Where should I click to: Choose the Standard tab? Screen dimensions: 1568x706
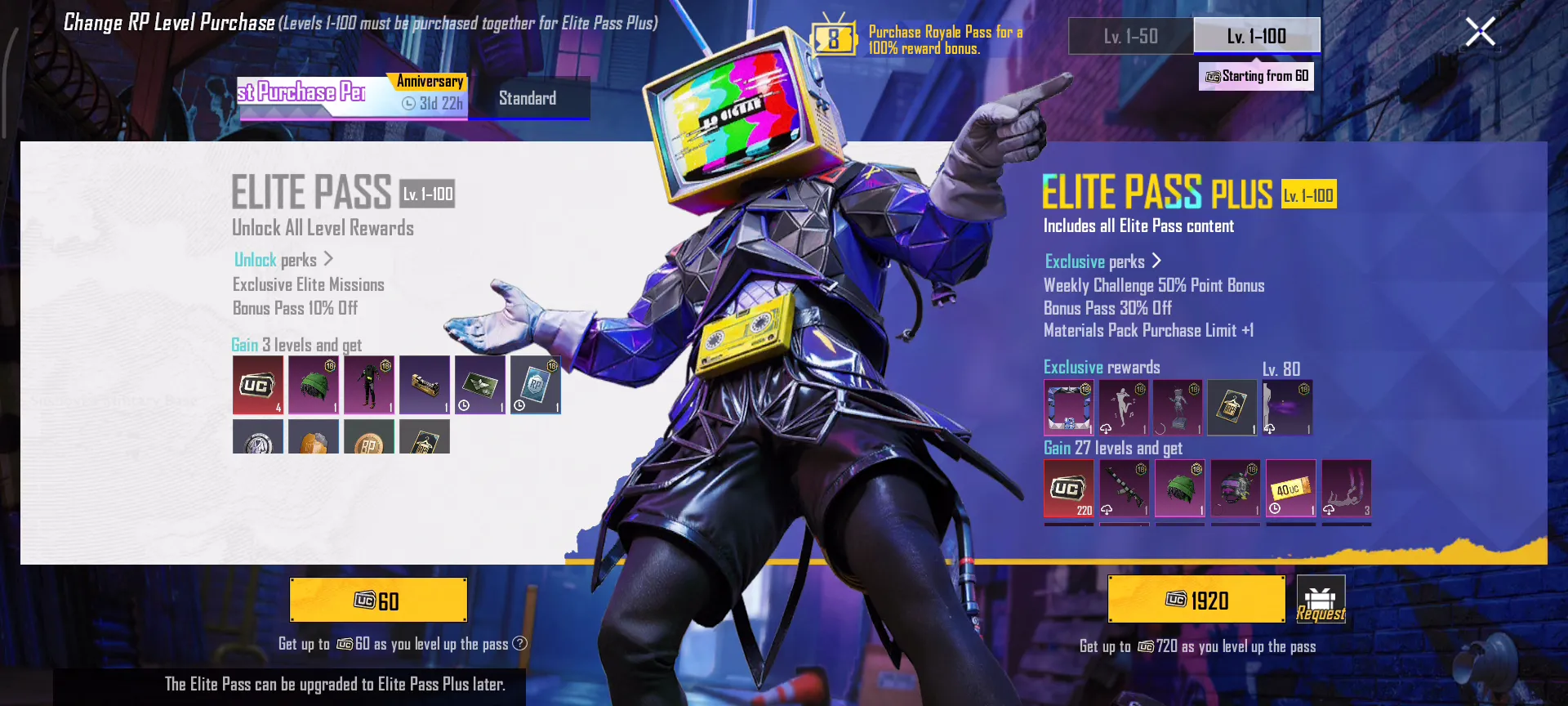(528, 99)
